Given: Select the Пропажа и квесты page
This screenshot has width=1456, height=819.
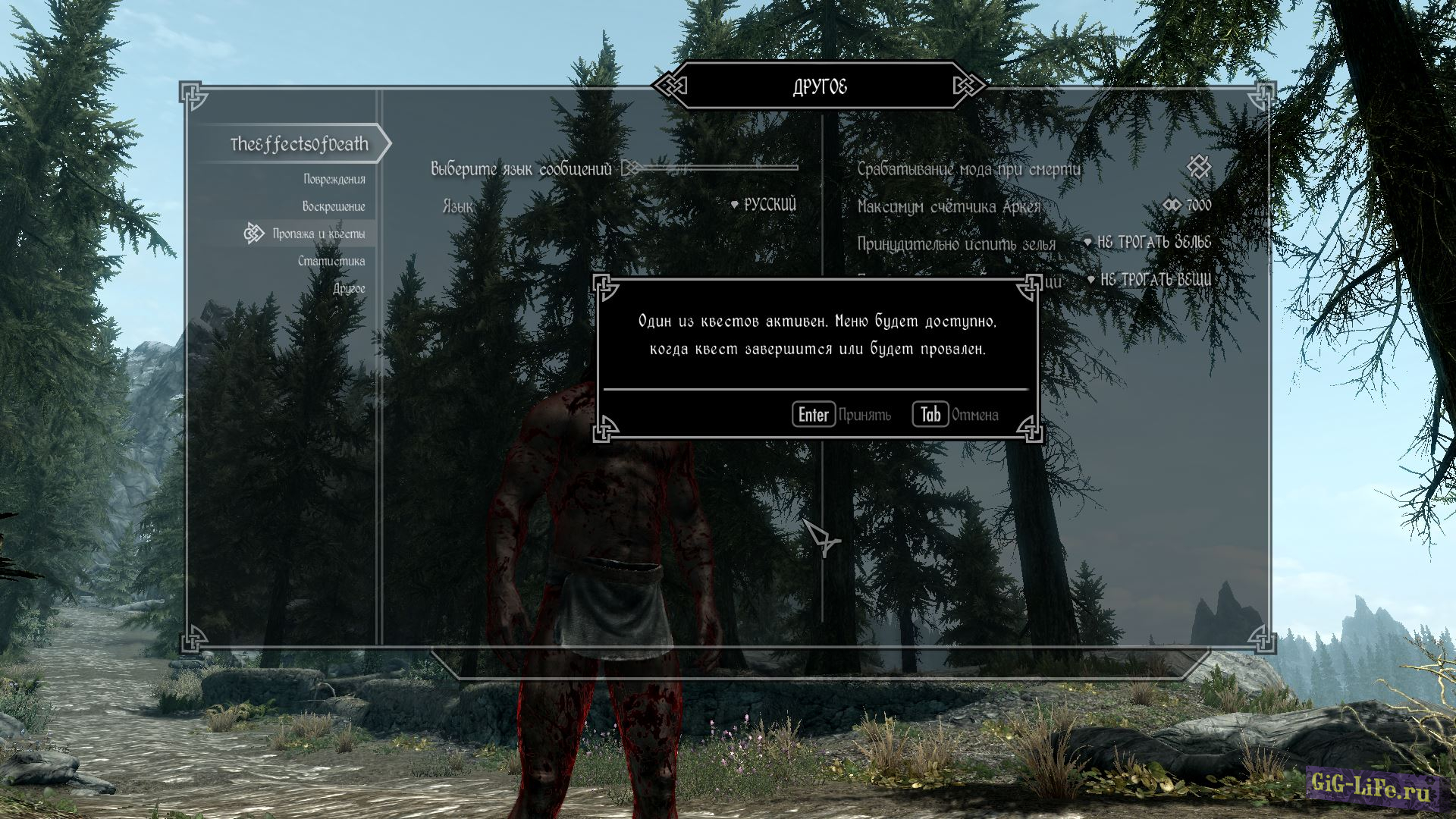Looking at the screenshot, I should [318, 234].
